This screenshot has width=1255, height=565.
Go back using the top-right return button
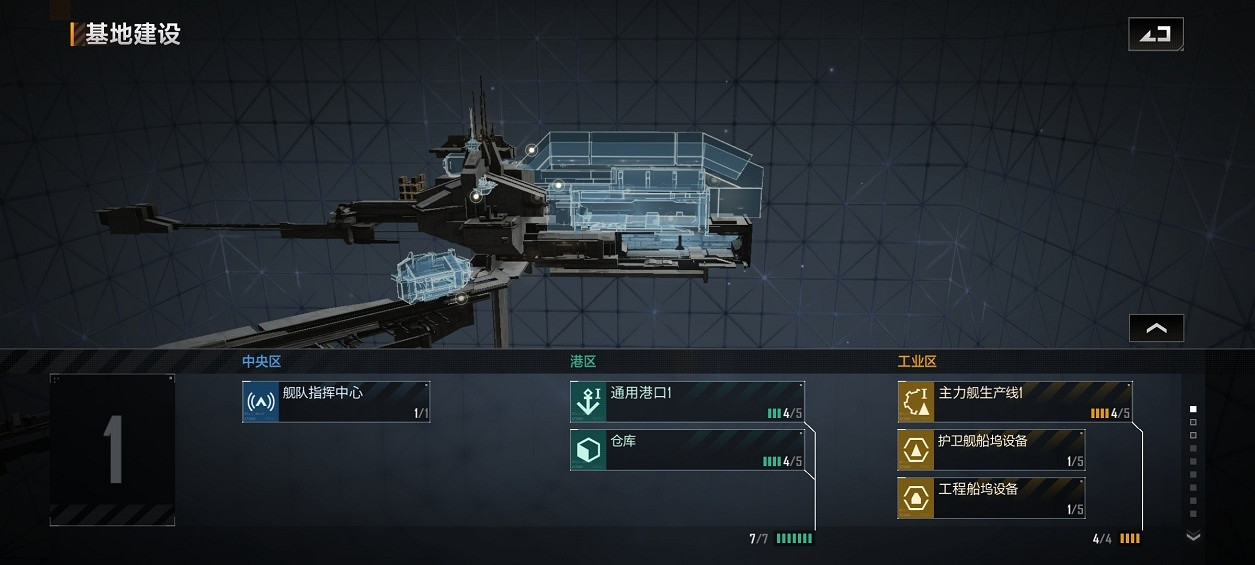[1155, 34]
